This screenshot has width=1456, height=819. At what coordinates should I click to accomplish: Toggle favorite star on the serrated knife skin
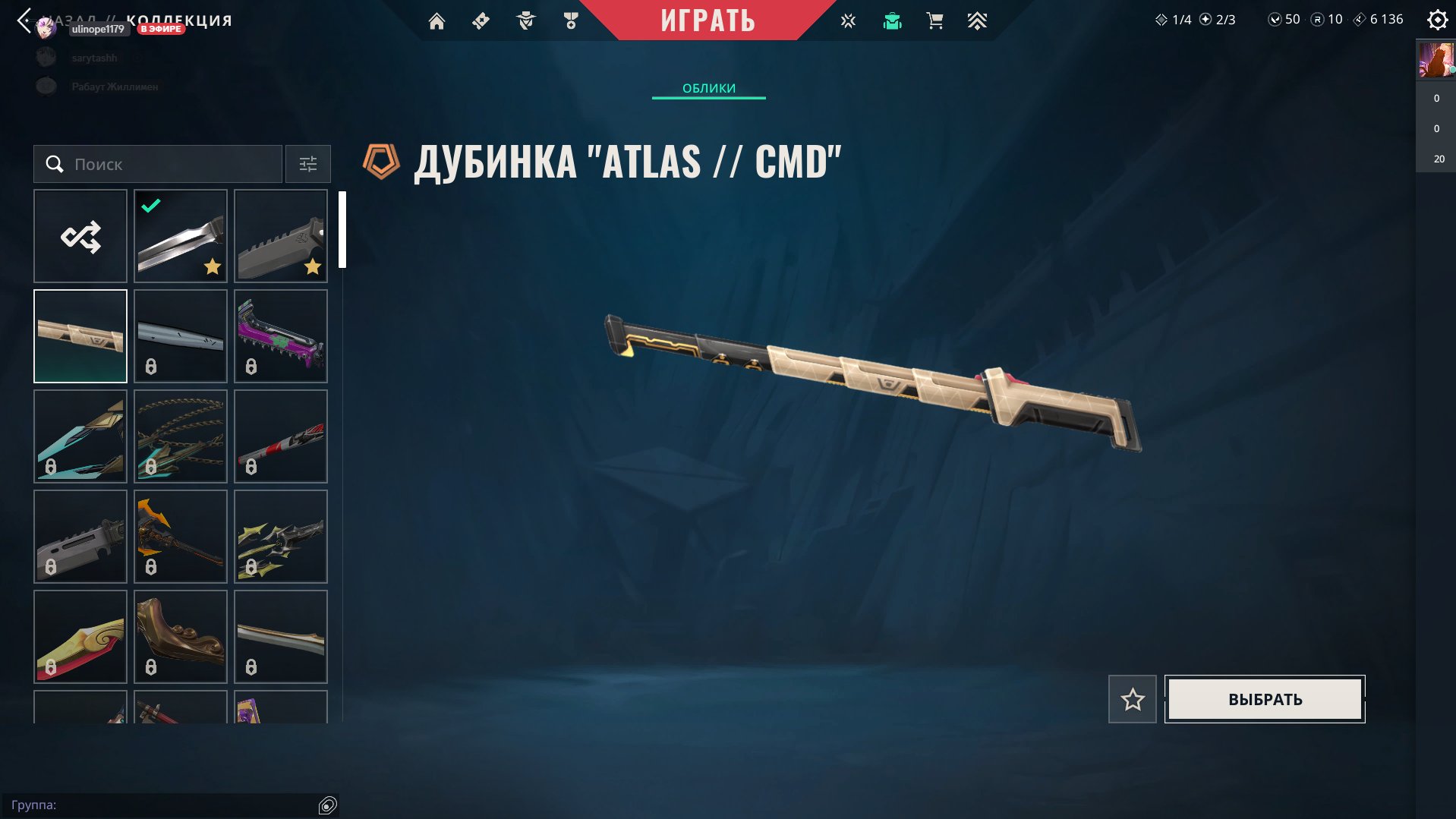tap(311, 266)
